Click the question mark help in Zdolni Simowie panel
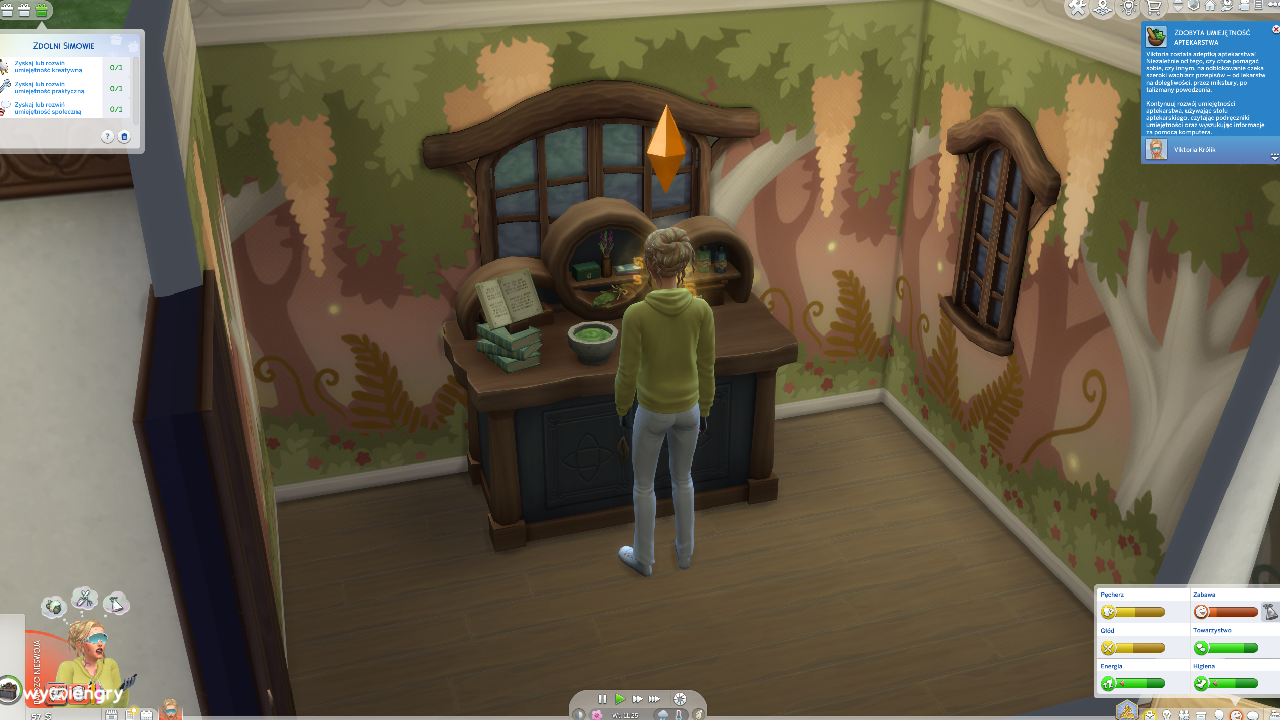 [107, 136]
